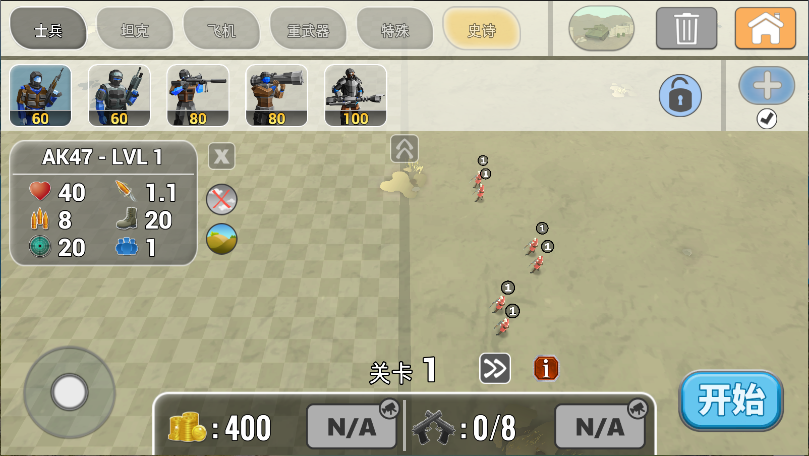Viewport: 809px width, 456px height.
Task: Choose the 史诗 epic tab
Action: (481, 29)
